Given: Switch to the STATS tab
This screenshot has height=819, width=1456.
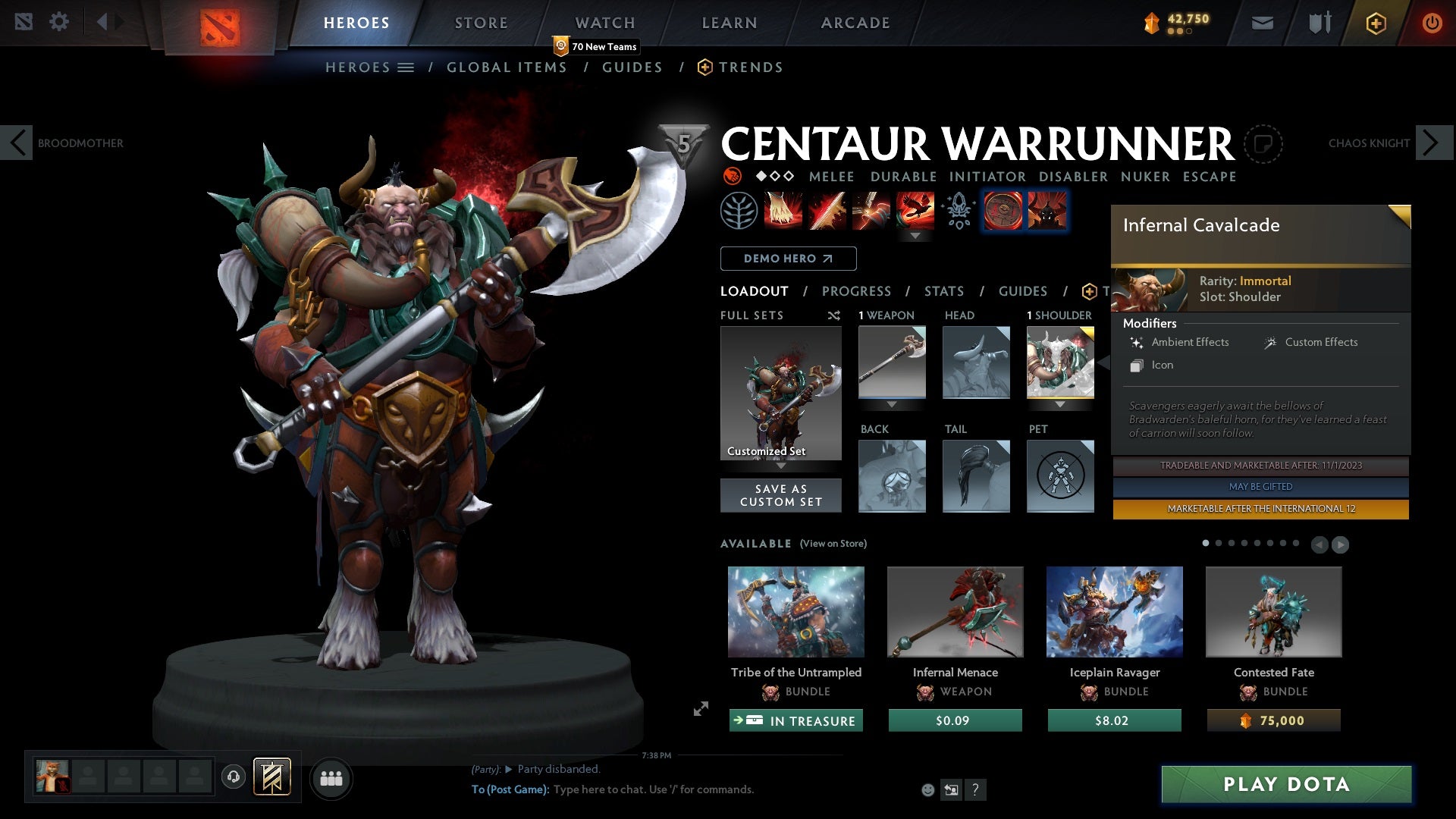Looking at the screenshot, I should pos(943,290).
